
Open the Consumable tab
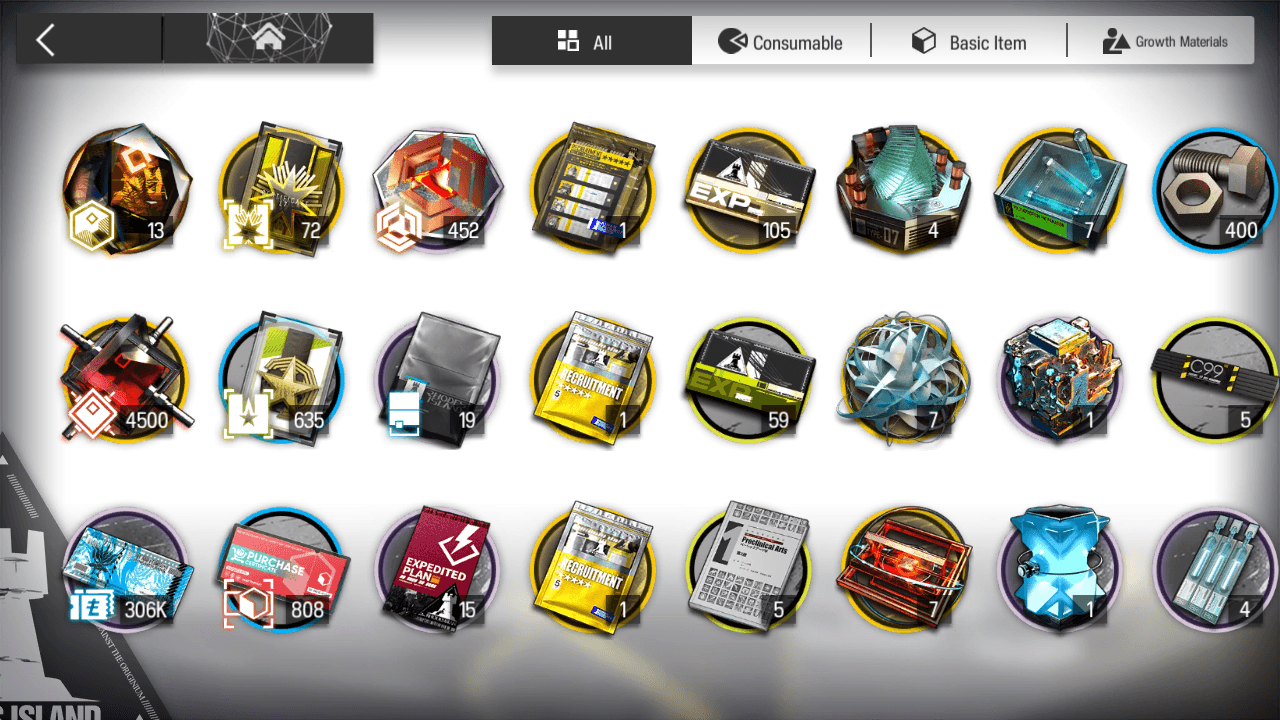(x=781, y=42)
